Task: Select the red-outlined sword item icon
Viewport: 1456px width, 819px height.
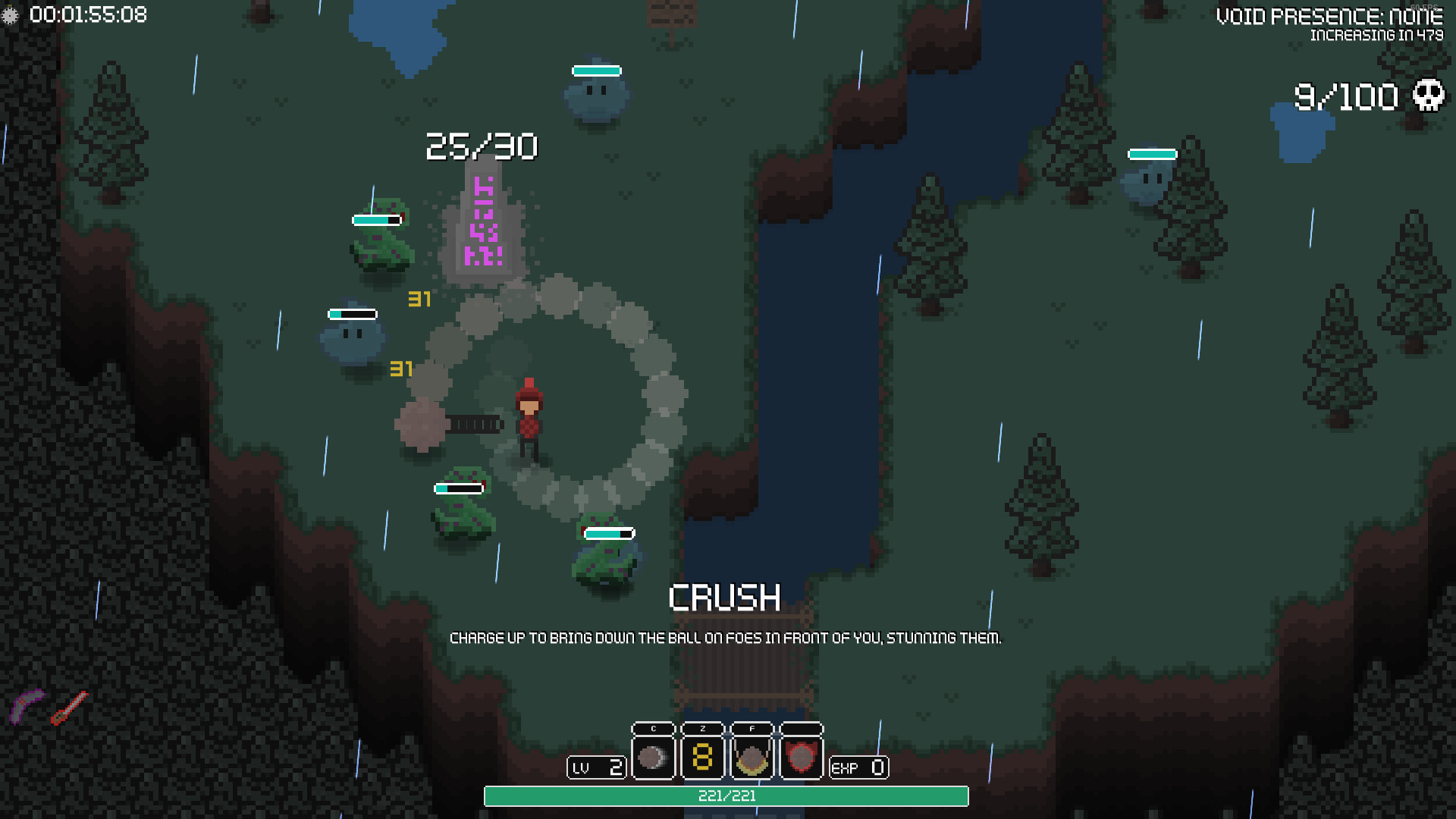Action: tap(70, 708)
